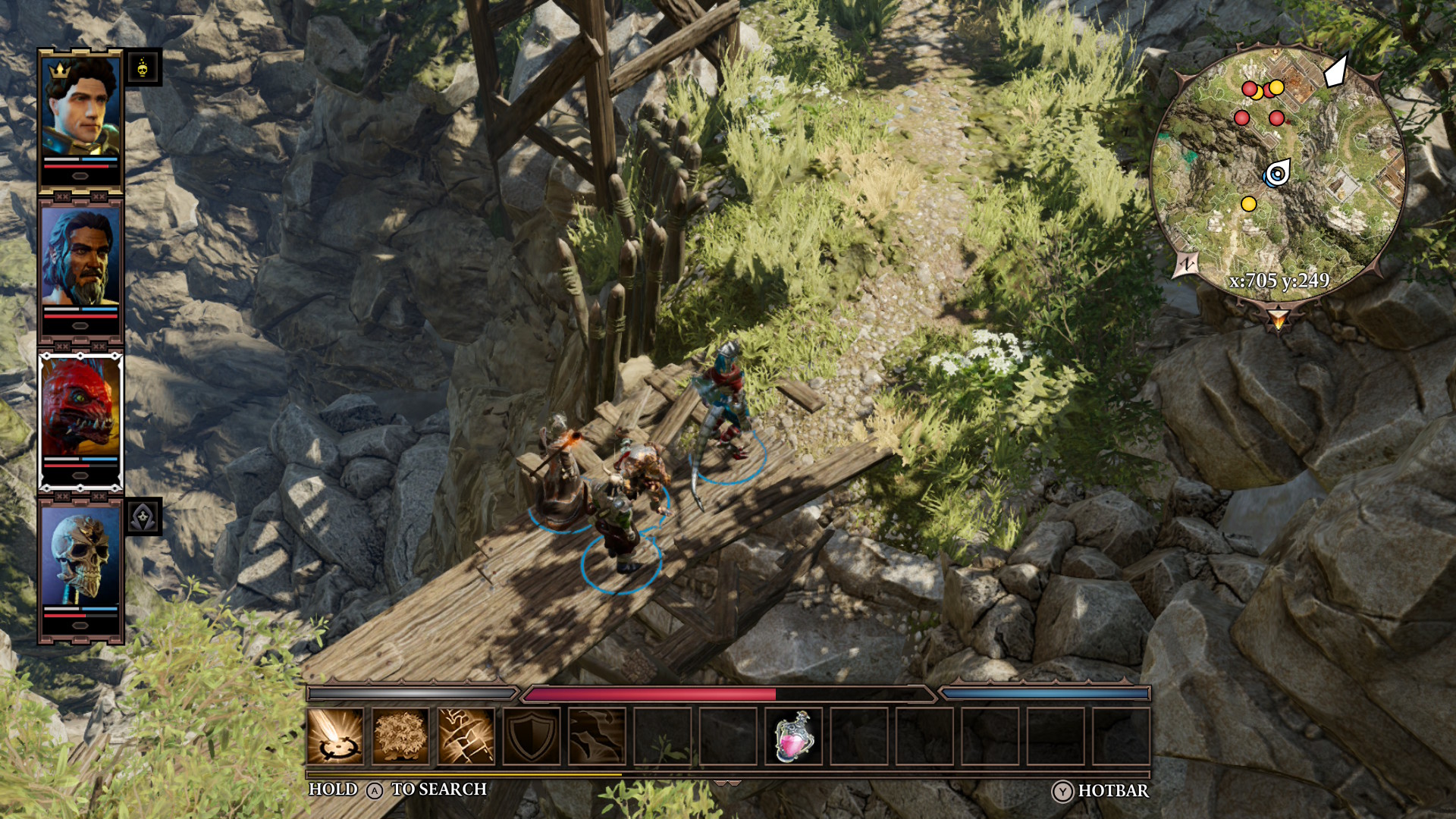Use the pink potion in the hotbar
The width and height of the screenshot is (1456, 819).
point(793,736)
